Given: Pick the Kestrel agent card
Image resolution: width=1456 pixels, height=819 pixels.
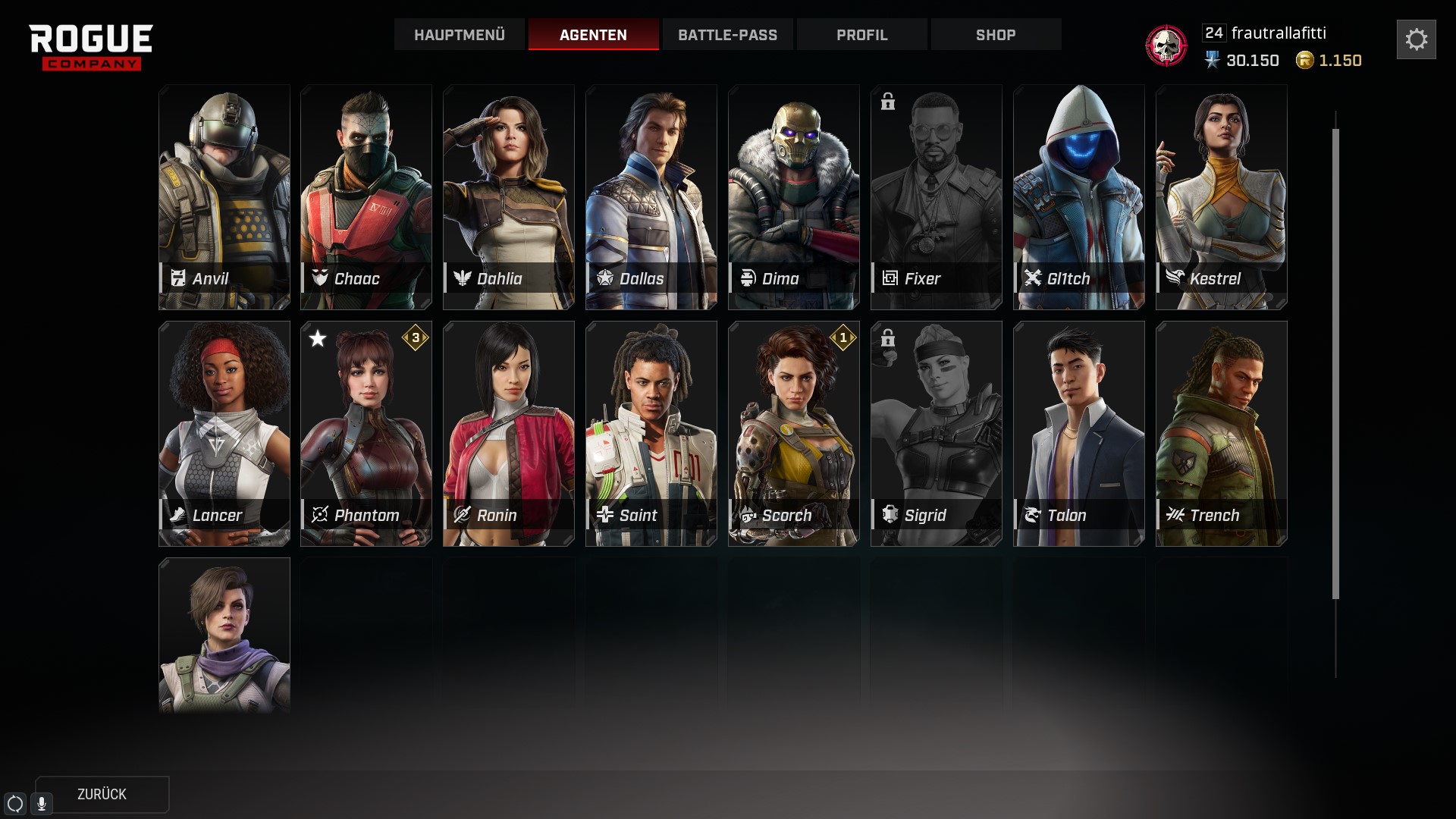Looking at the screenshot, I should (1222, 196).
